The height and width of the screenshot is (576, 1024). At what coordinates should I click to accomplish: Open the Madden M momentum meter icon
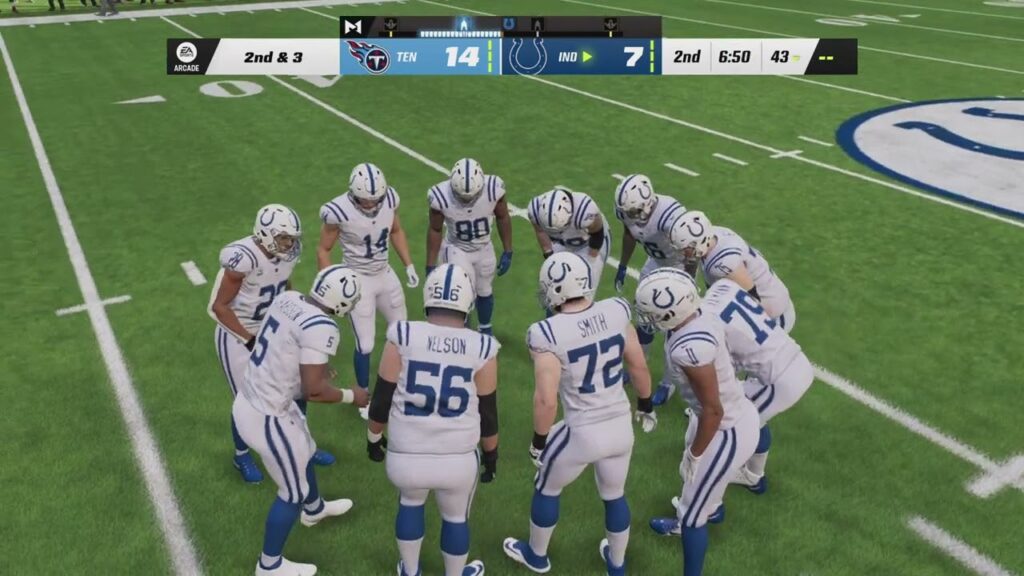coord(352,26)
